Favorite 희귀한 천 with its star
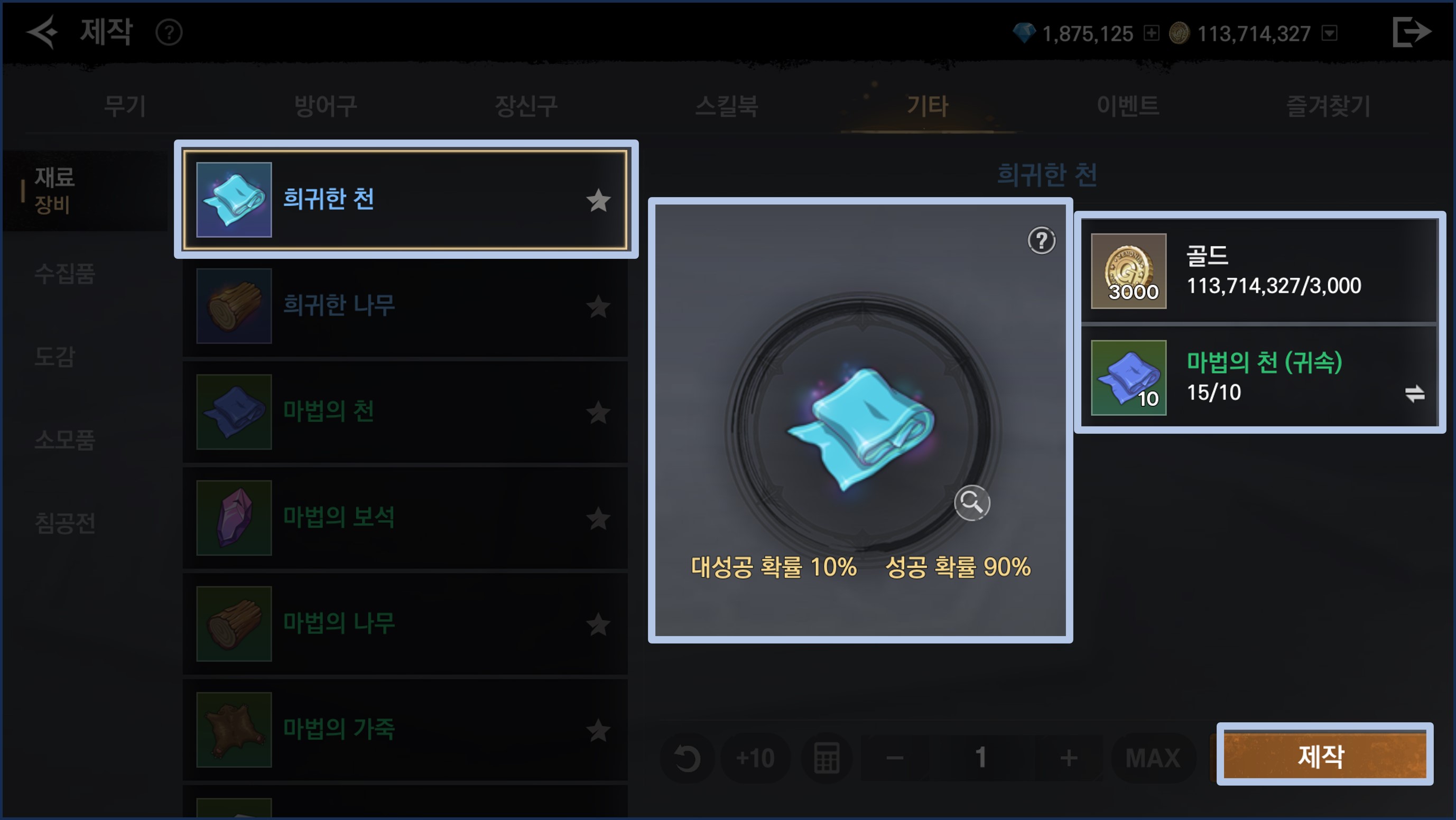The image size is (1456, 820). click(x=598, y=201)
